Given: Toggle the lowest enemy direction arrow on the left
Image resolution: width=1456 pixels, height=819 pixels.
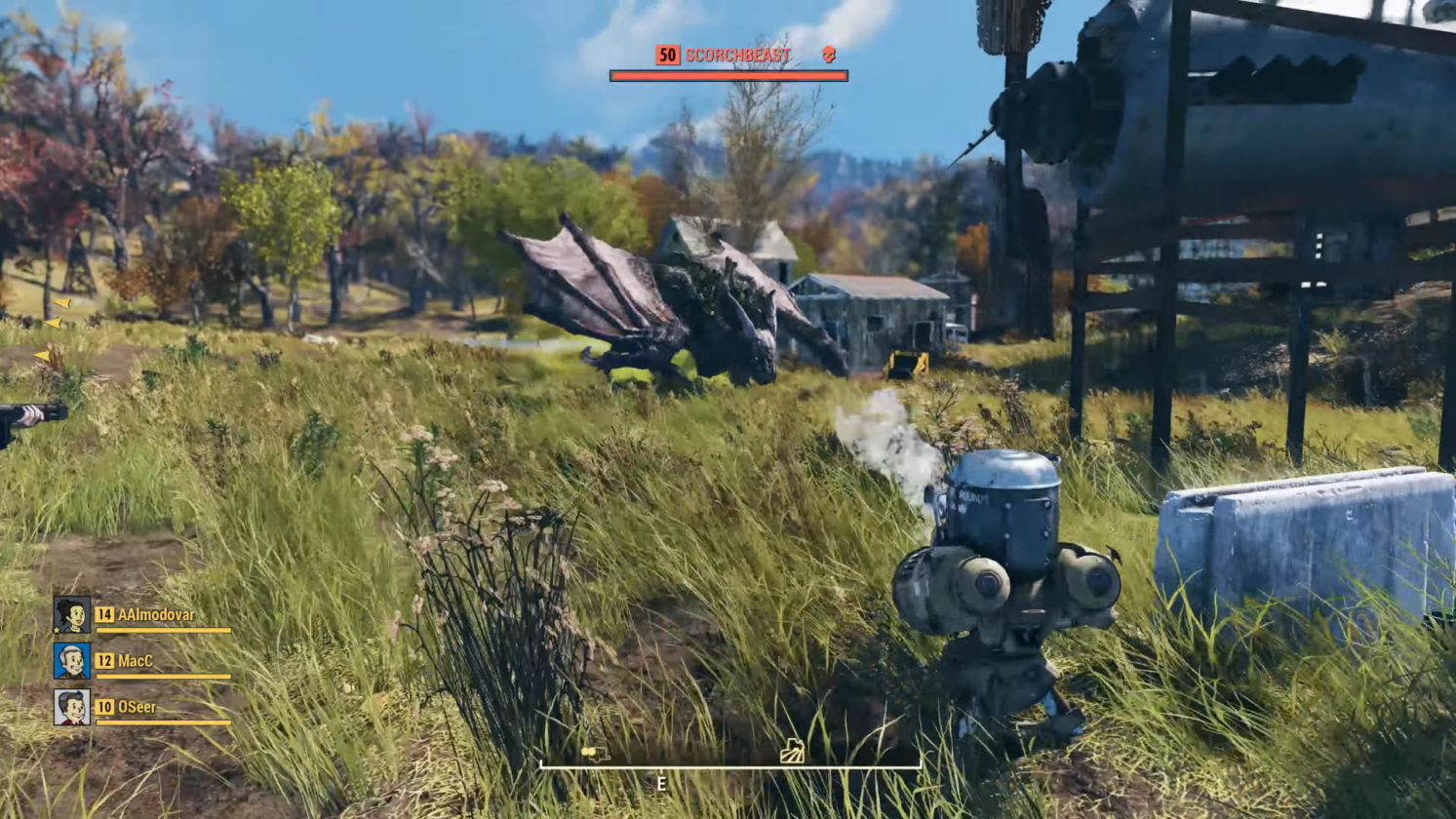Looking at the screenshot, I should coord(42,355).
